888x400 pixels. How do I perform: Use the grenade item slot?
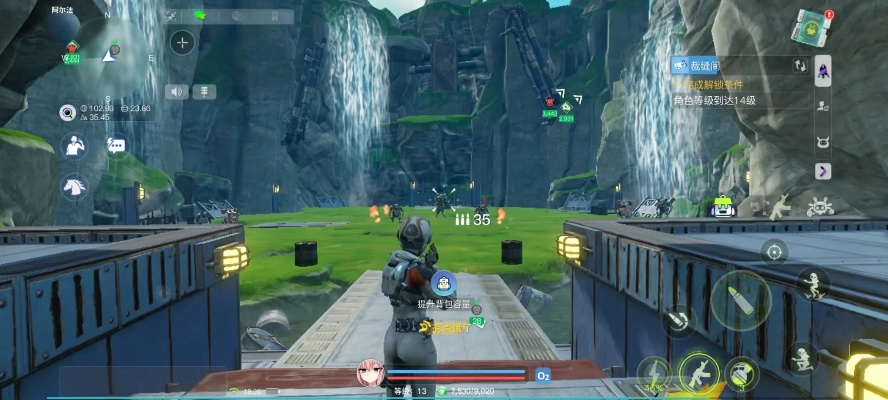click(742, 374)
